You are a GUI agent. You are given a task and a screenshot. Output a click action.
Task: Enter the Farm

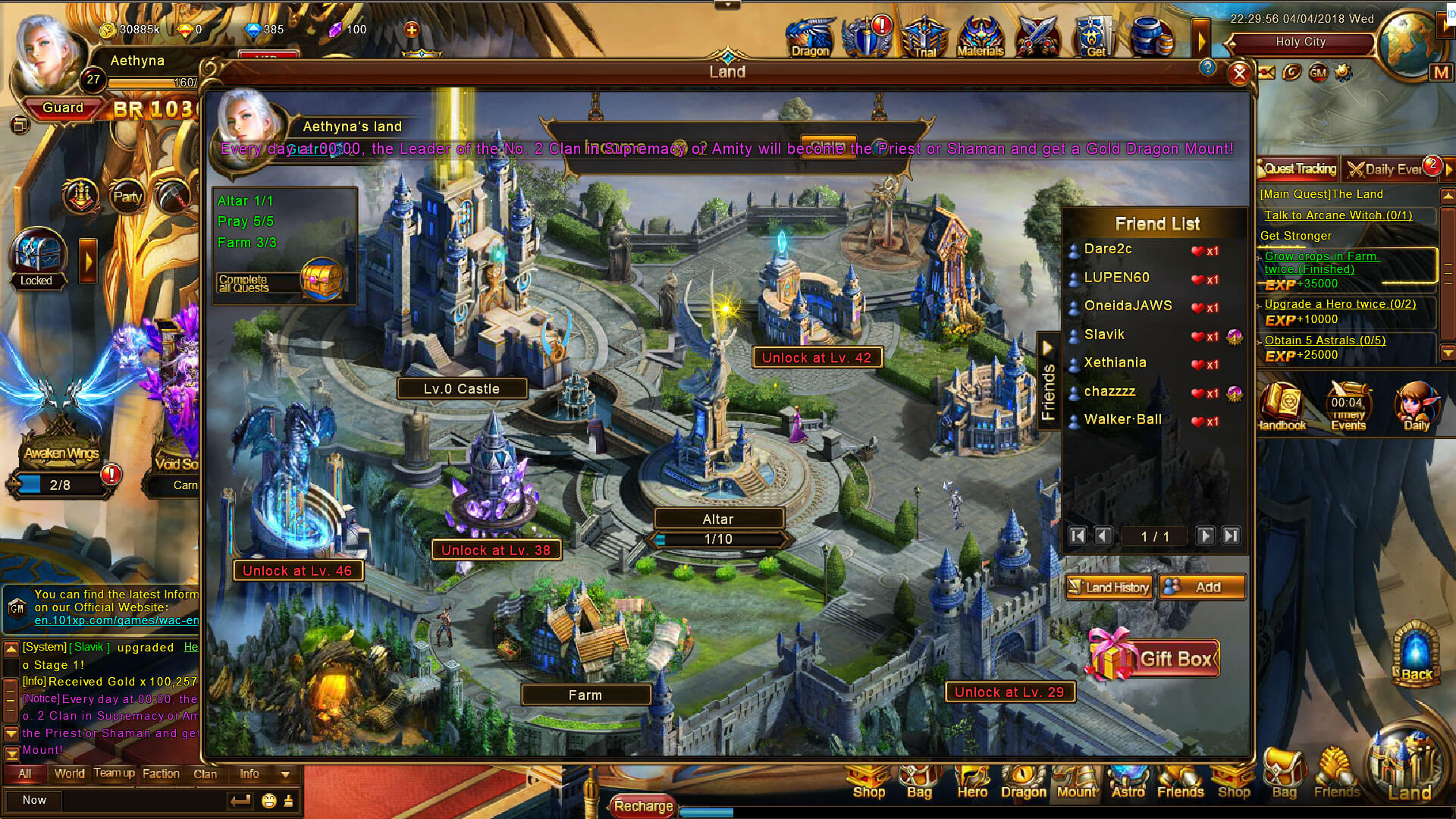[x=585, y=695]
